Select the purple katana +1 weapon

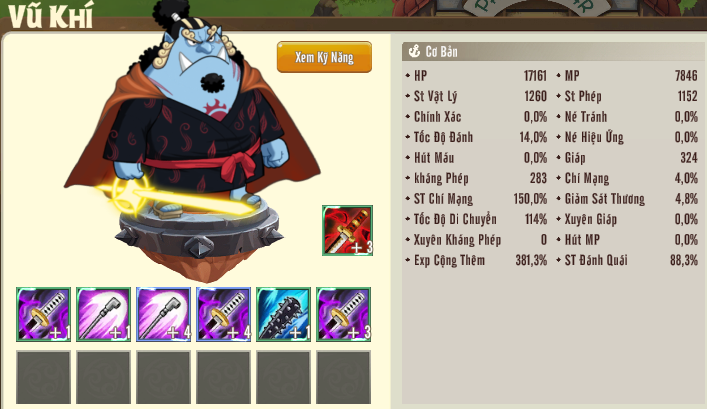click(43, 314)
